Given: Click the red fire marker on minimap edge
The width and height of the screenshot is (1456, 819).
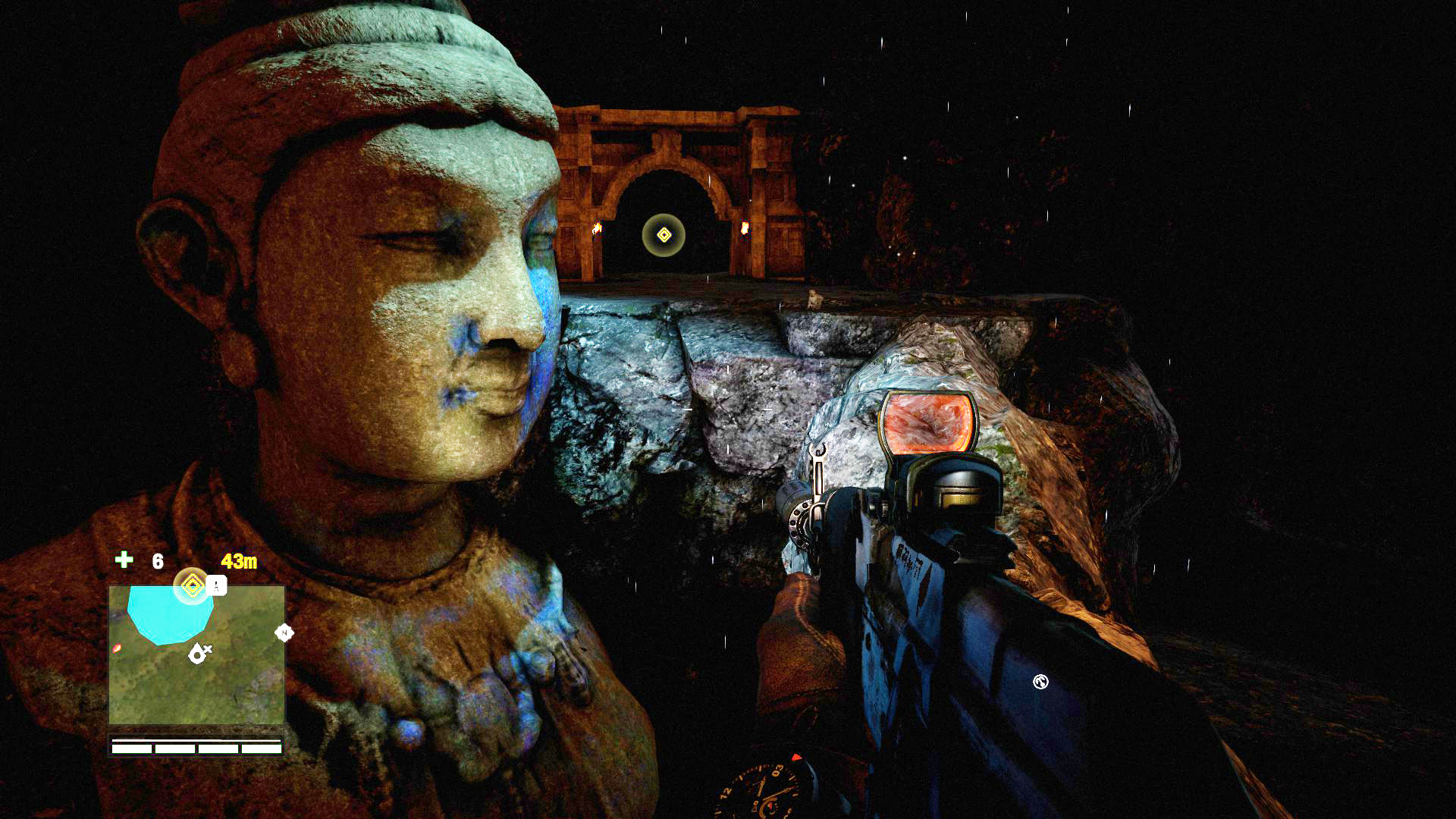Looking at the screenshot, I should (116, 648).
